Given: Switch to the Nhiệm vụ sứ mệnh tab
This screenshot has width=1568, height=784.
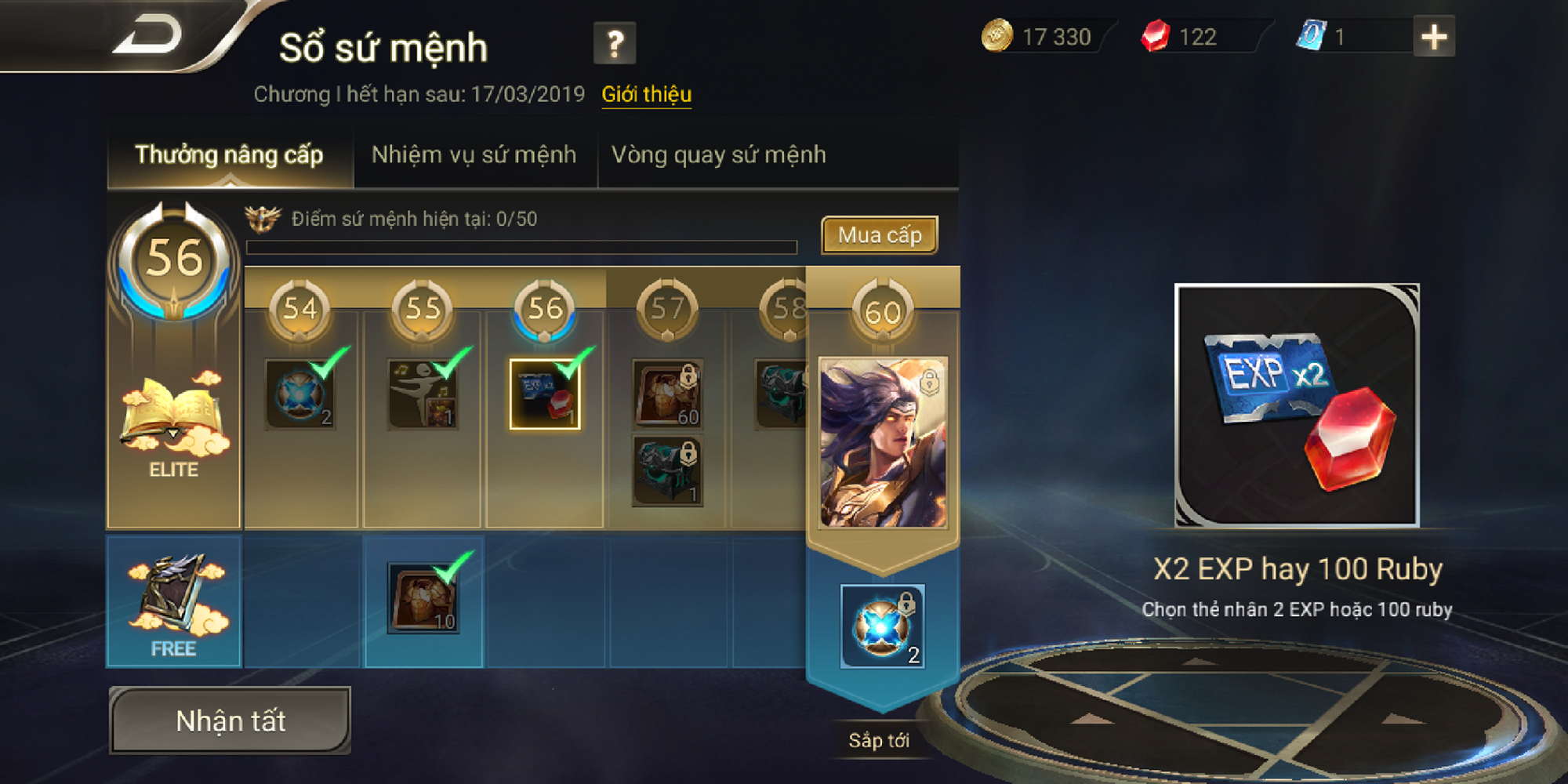Looking at the screenshot, I should tap(474, 154).
